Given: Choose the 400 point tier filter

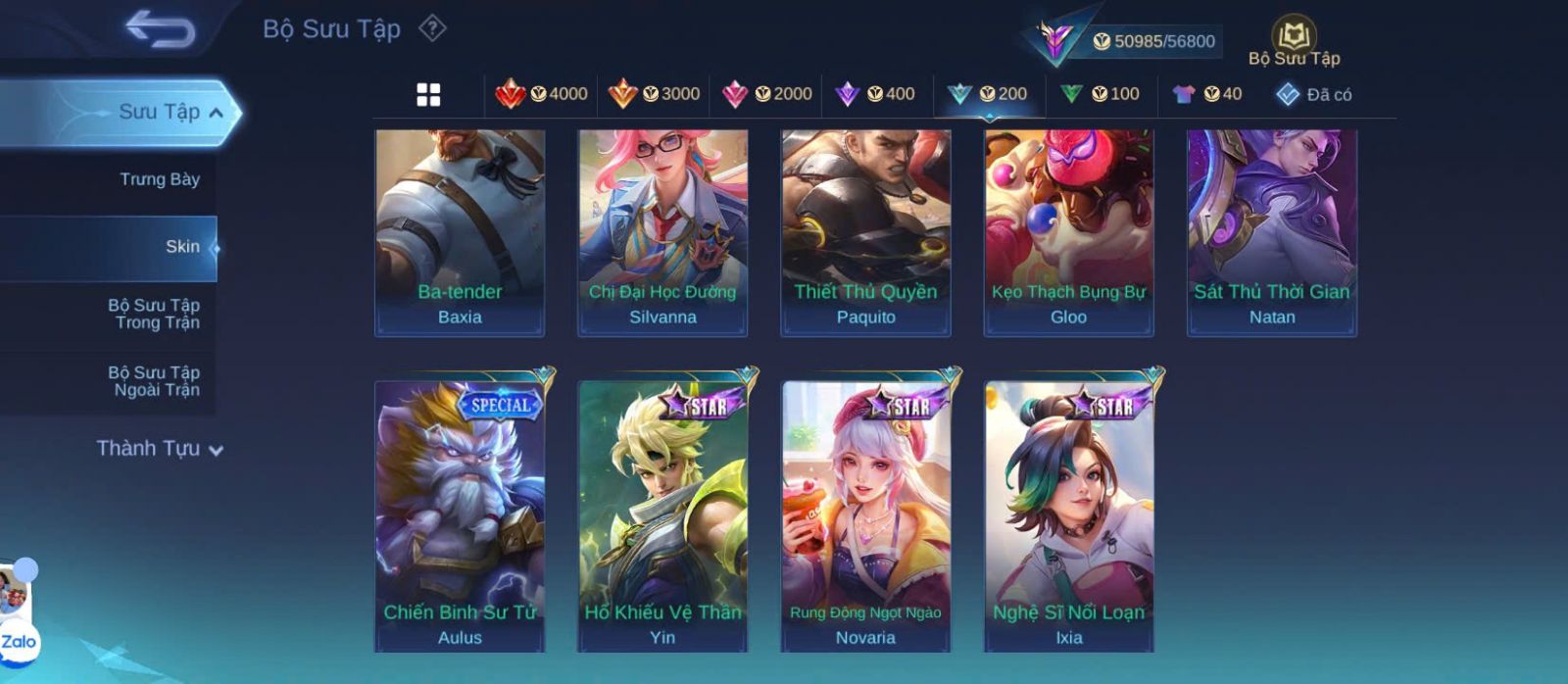Looking at the screenshot, I should point(875,94).
